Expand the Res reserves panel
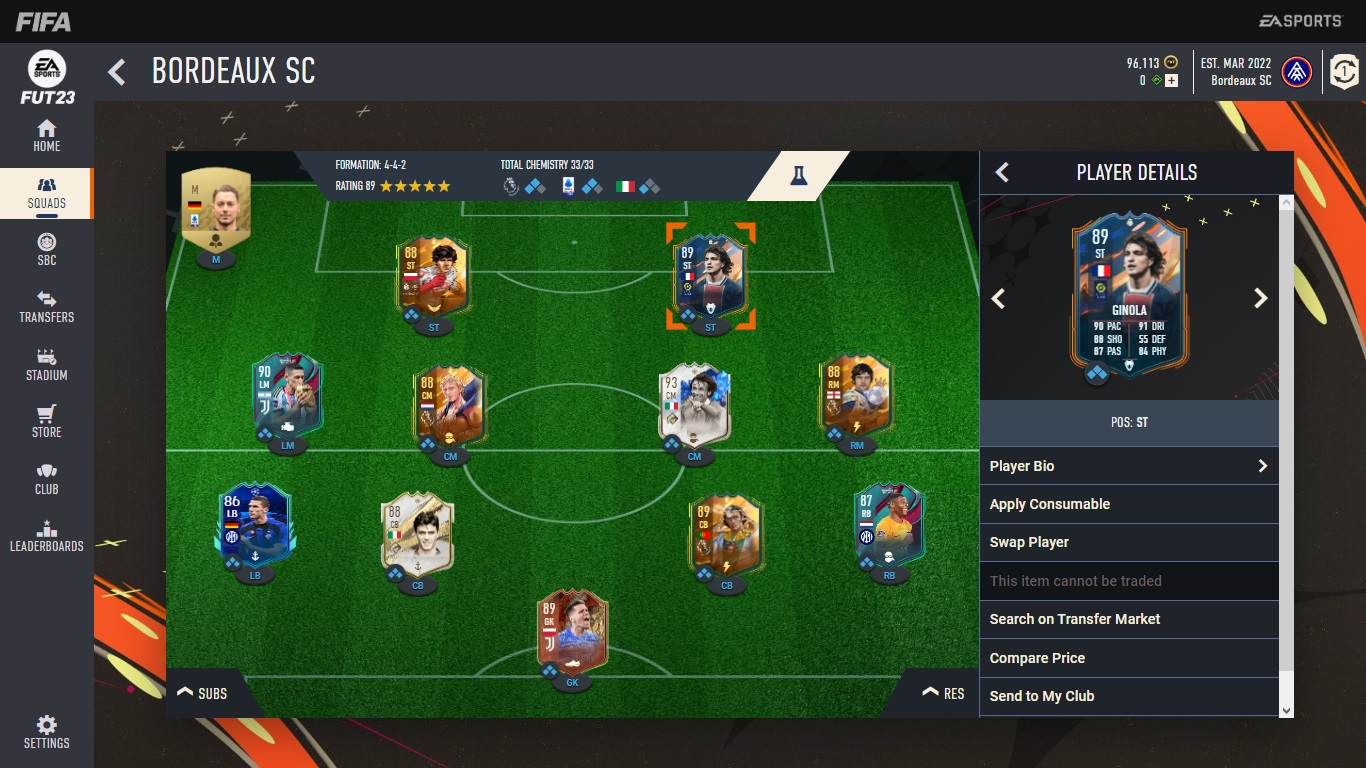 pos(943,693)
